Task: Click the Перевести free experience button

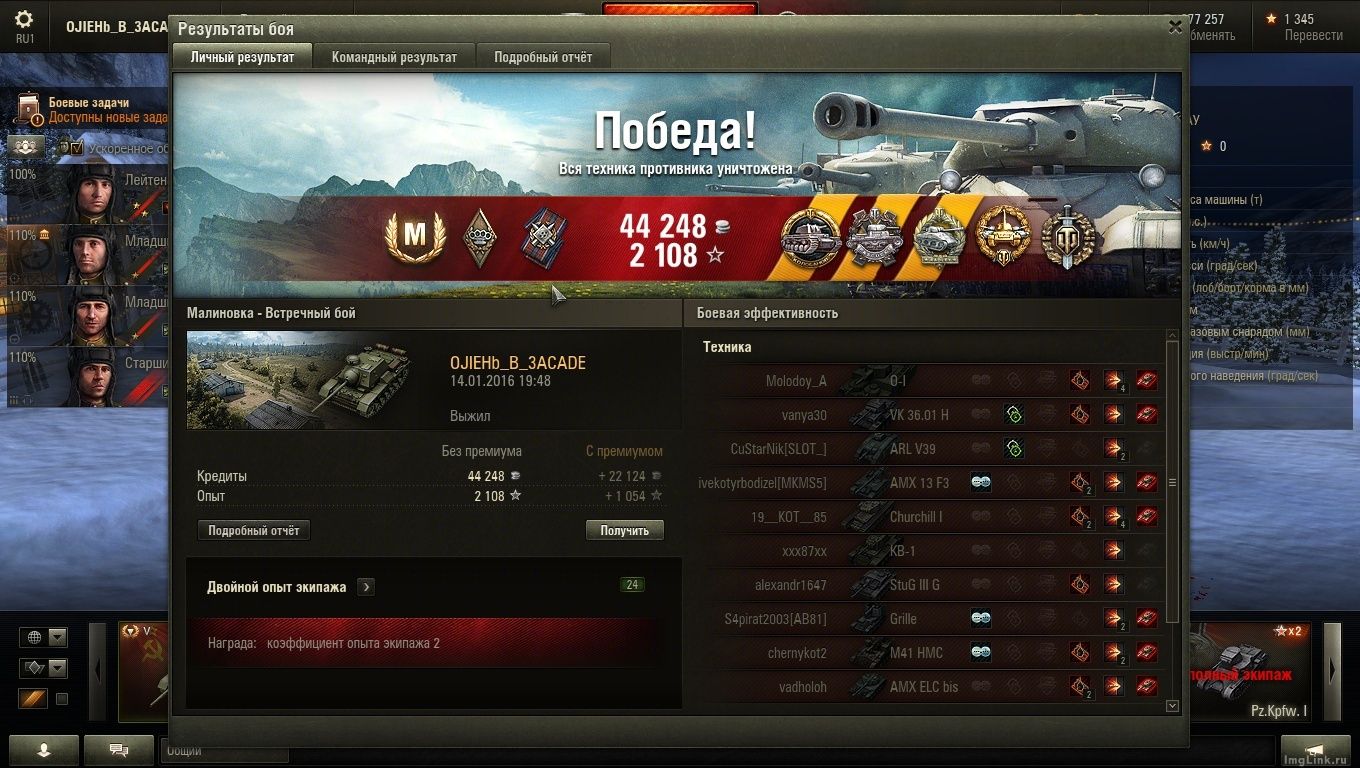Action: tap(1313, 35)
